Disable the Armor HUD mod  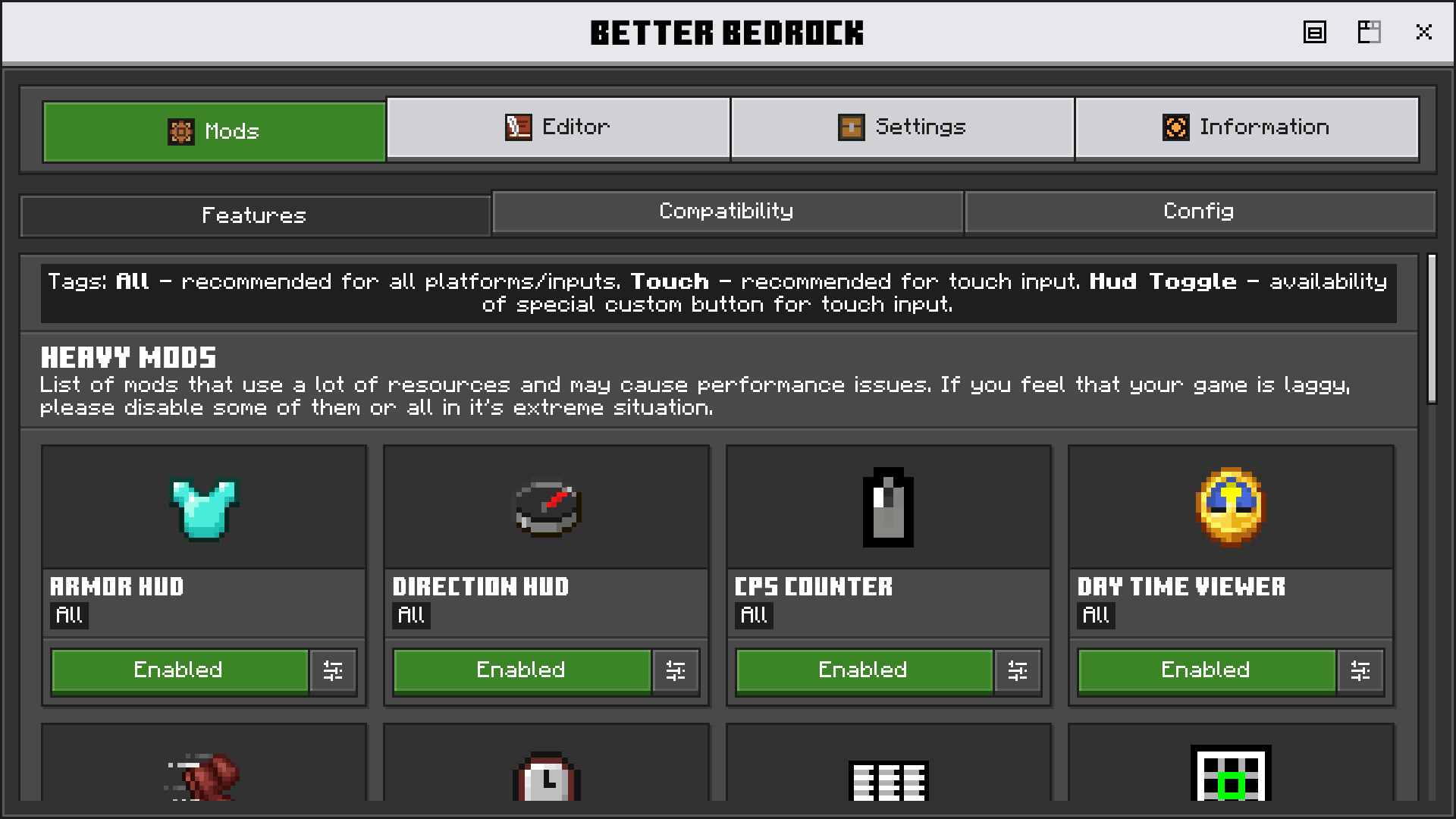179,670
